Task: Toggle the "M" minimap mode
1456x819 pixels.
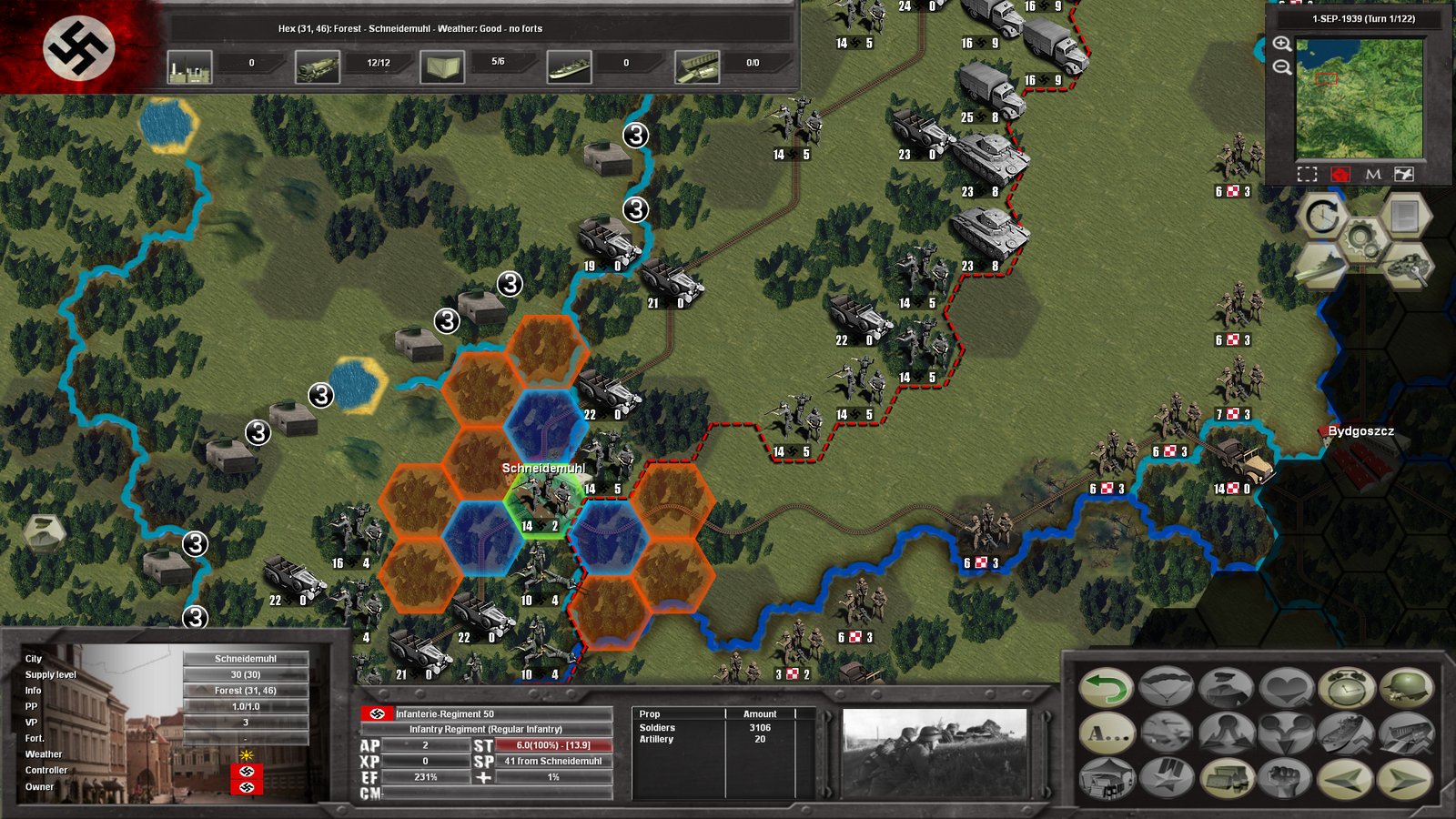Action: click(1373, 174)
